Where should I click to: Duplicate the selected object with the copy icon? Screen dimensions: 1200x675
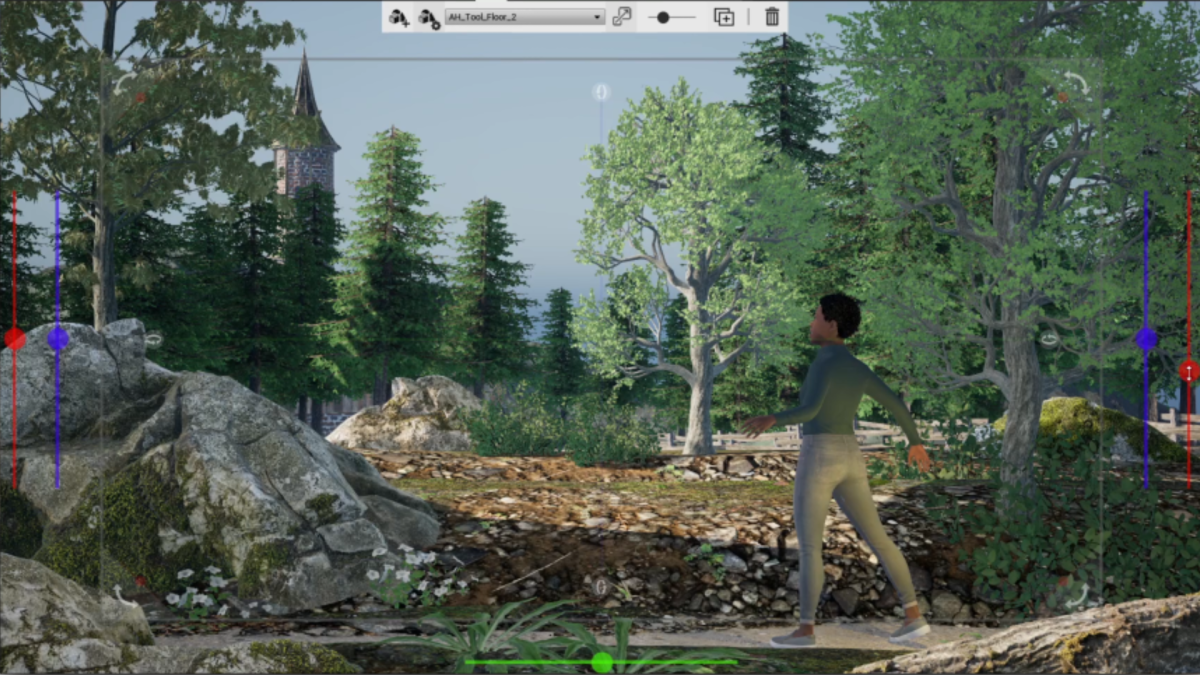tap(723, 17)
